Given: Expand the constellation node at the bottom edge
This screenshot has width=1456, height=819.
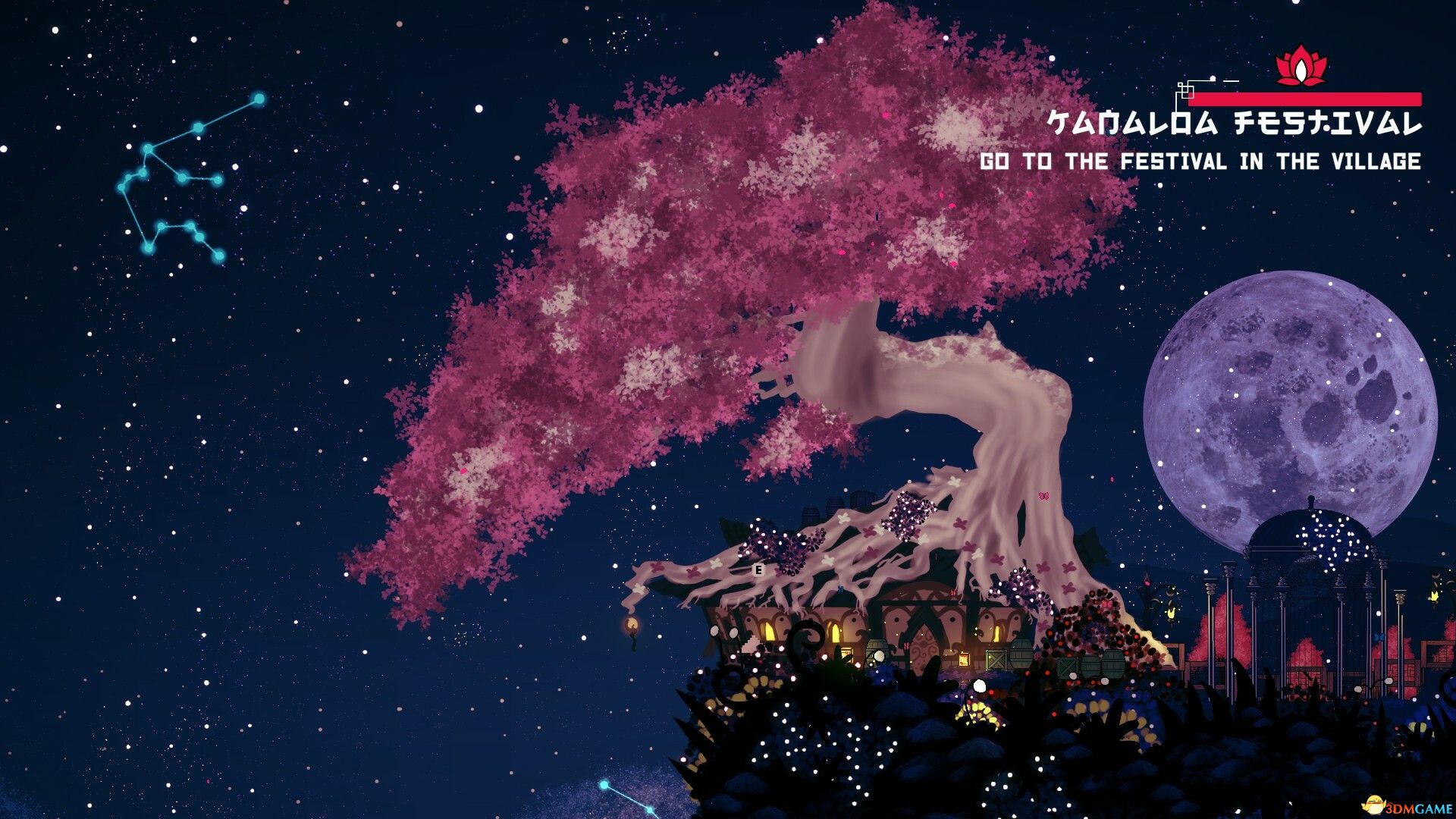Looking at the screenshot, I should 604,784.
